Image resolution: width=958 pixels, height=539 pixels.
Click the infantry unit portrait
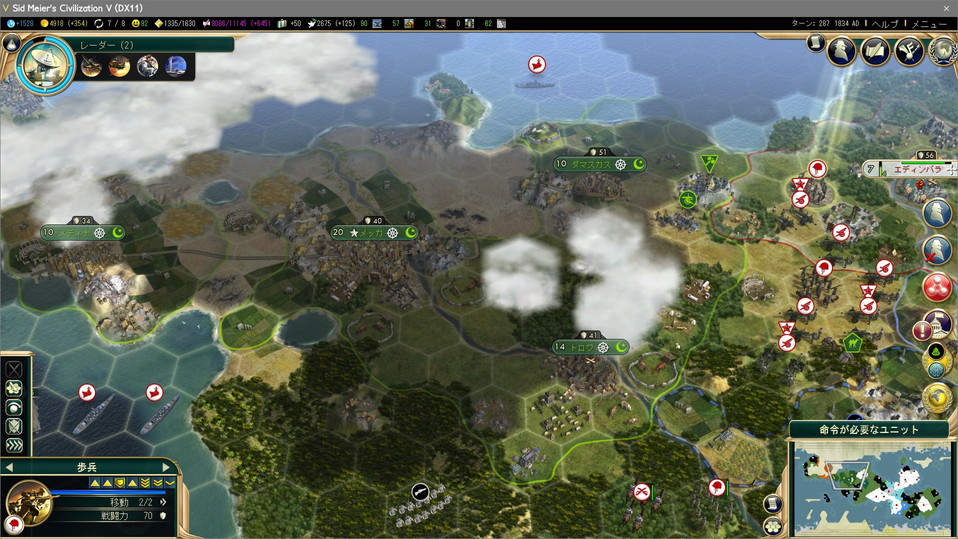click(28, 502)
